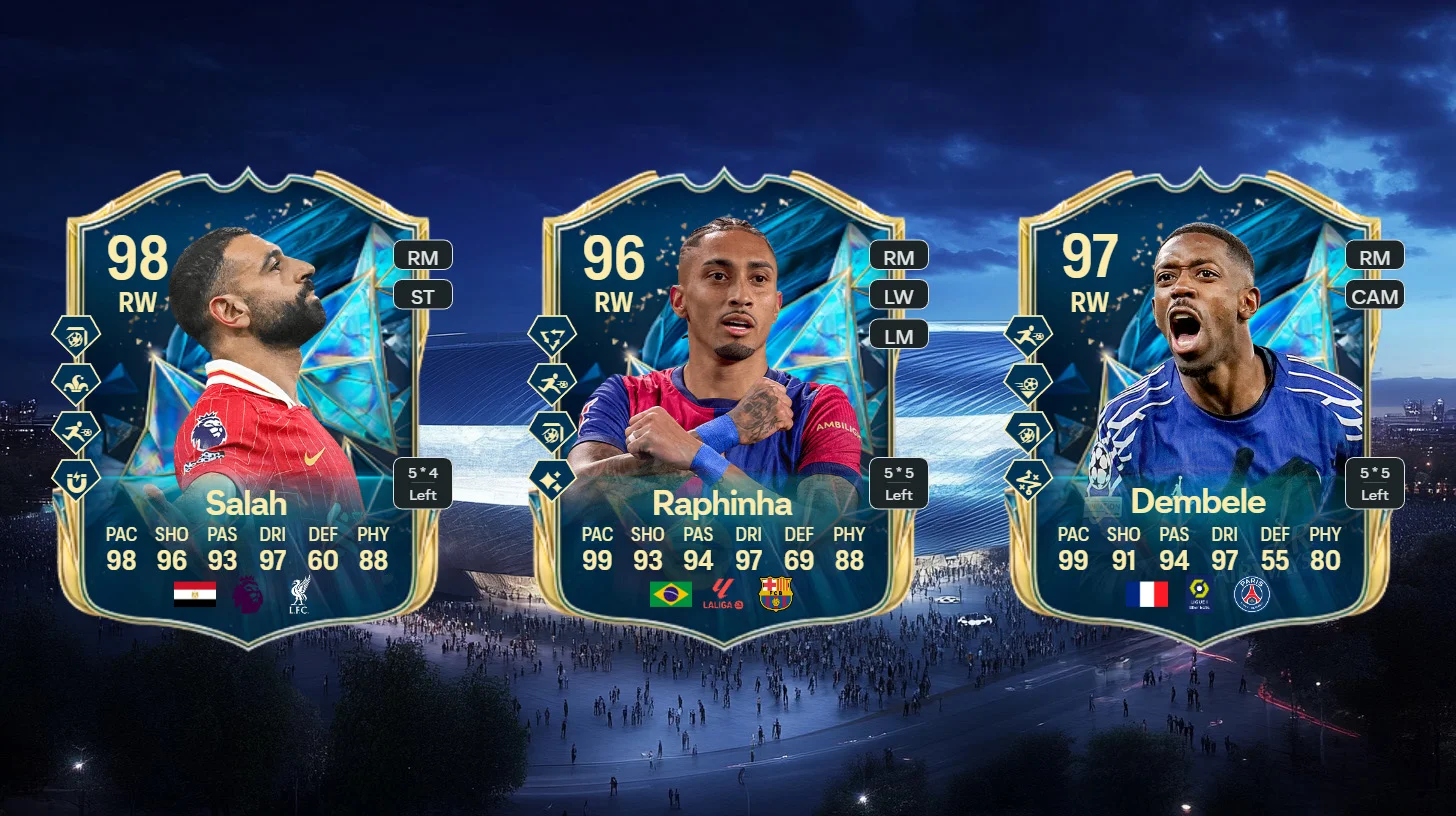Switch to the RM position tab on Salah
This screenshot has width=1456, height=816.
pyautogui.click(x=422, y=256)
